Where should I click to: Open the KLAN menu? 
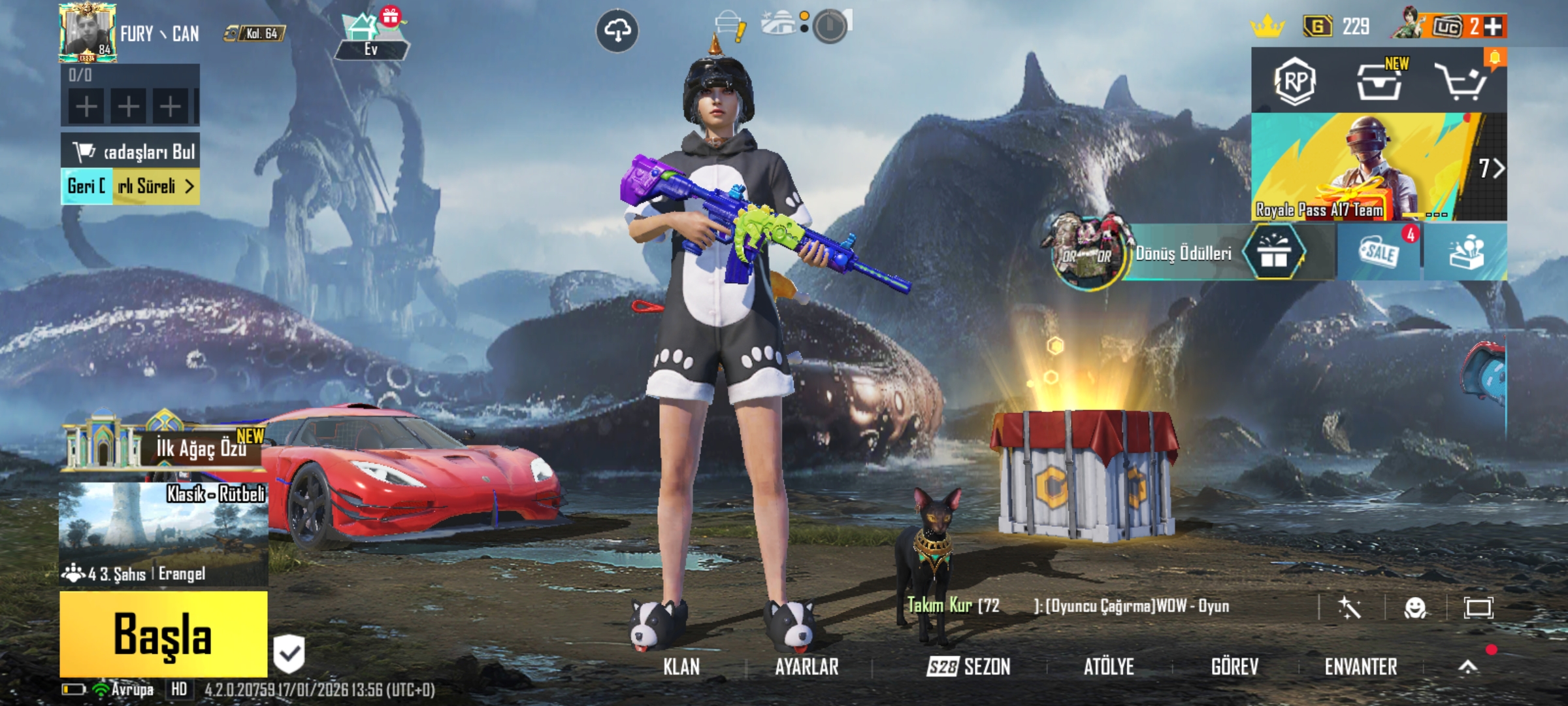click(x=681, y=667)
